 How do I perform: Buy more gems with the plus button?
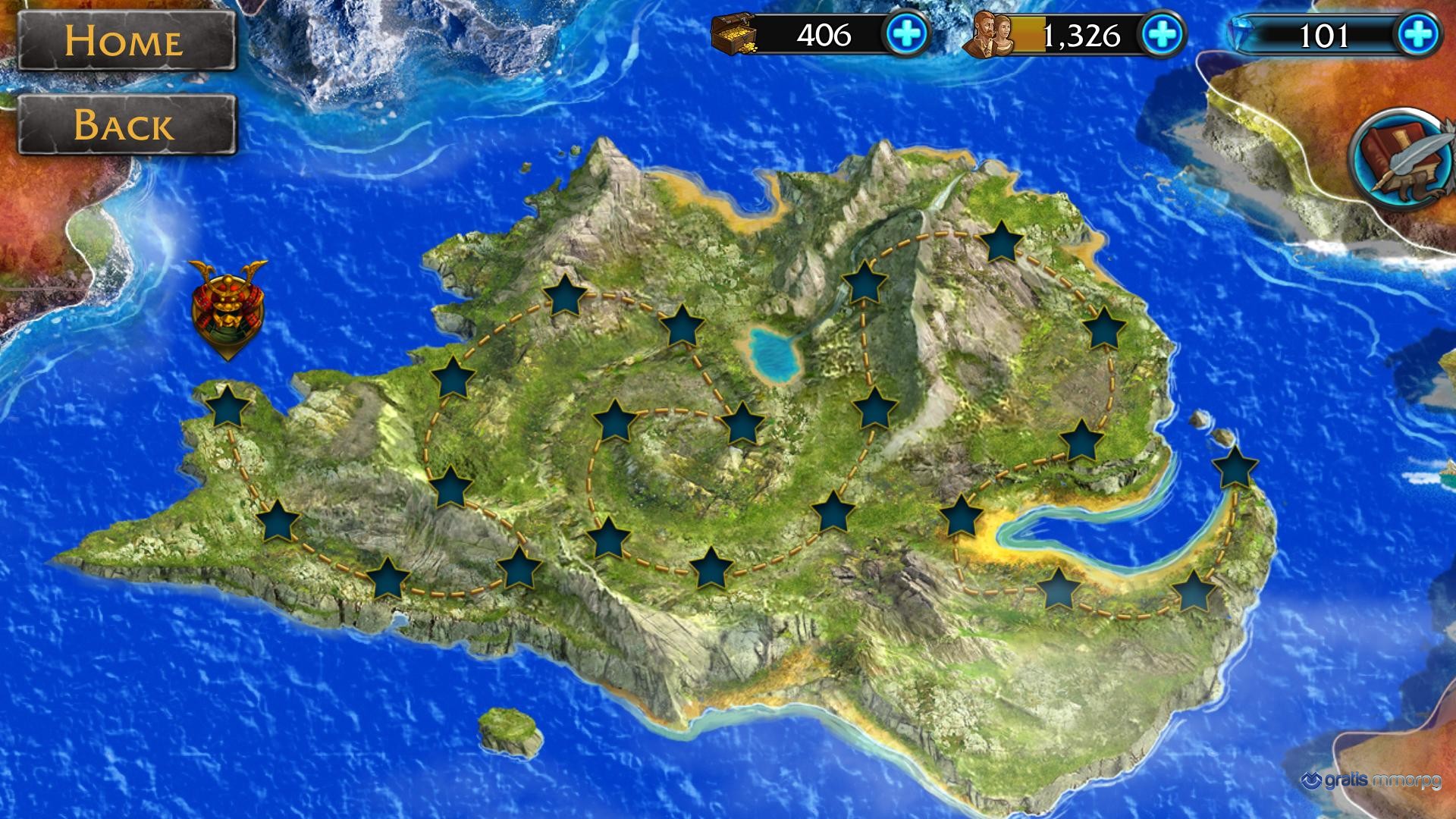point(1417,35)
